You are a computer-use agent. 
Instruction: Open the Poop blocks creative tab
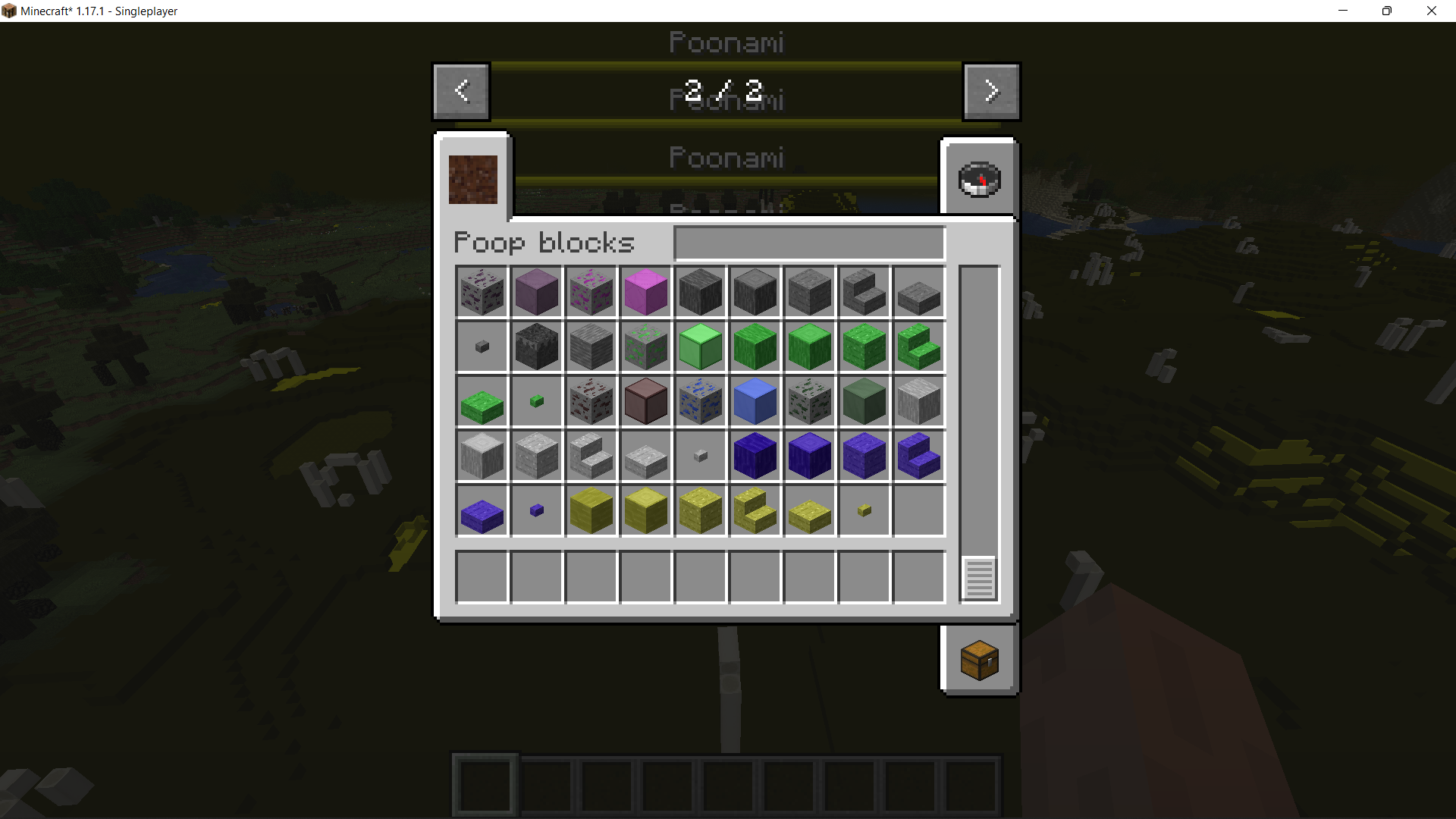[x=472, y=180]
